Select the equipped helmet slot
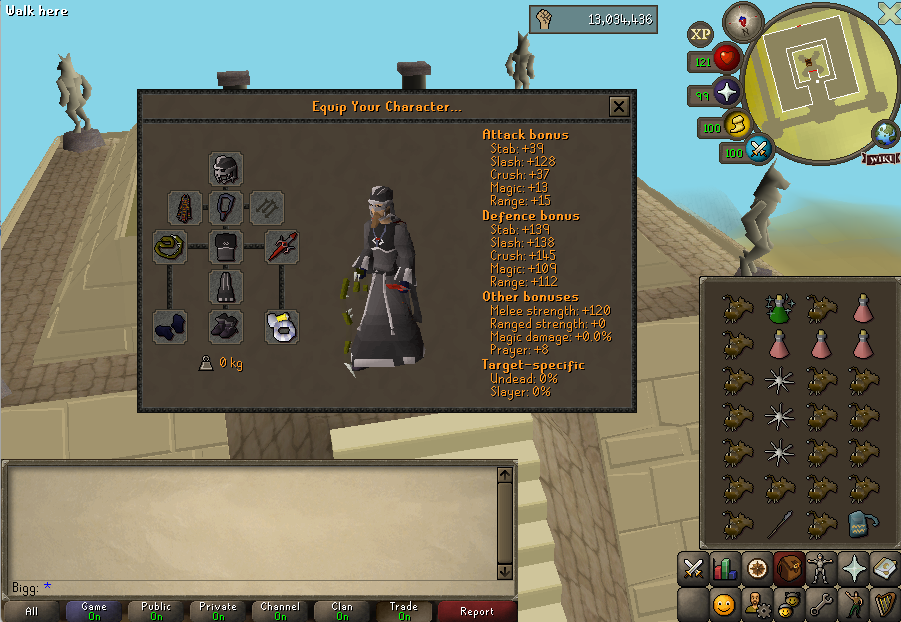Screen dimensions: 901x622 click(226, 168)
